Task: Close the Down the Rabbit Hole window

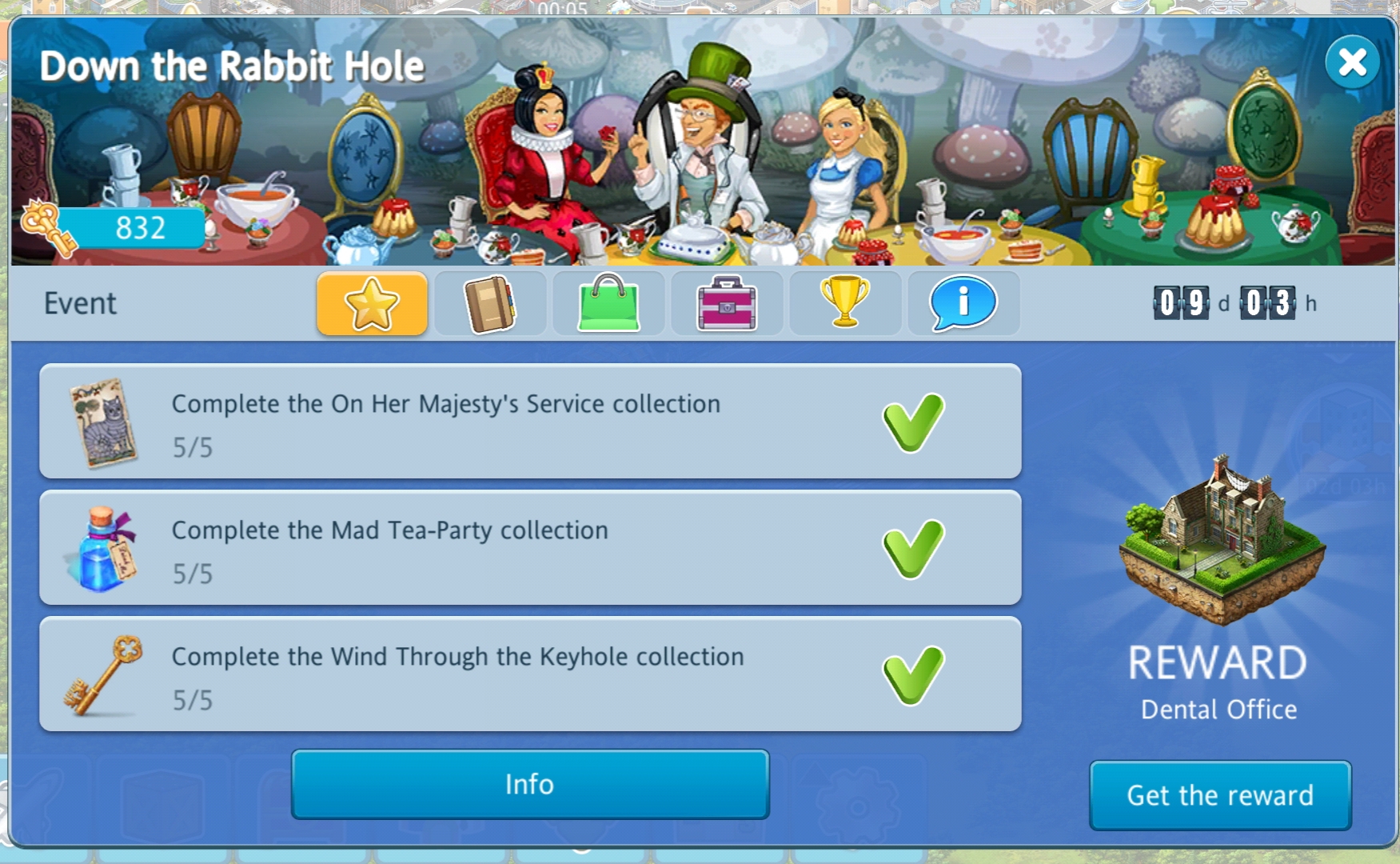Action: click(x=1351, y=62)
